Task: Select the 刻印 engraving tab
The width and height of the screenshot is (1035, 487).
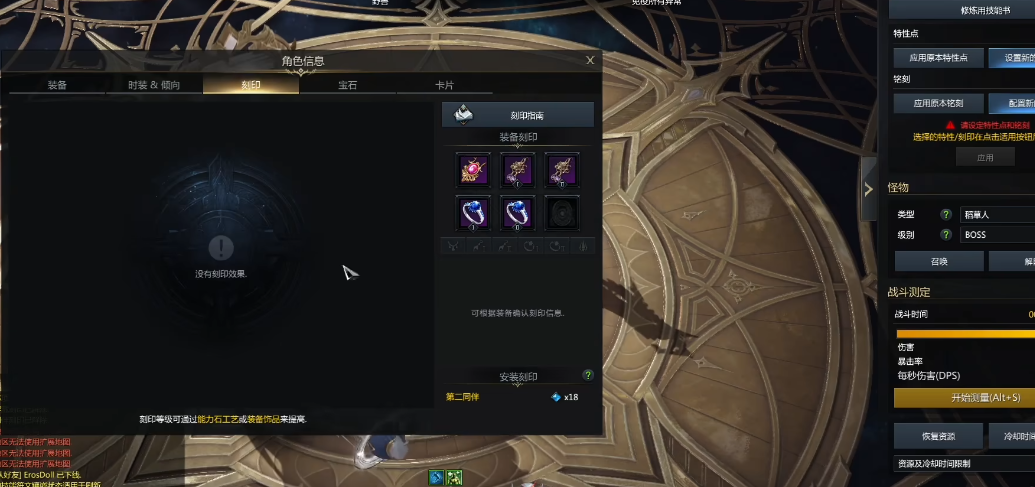Action: pos(251,85)
